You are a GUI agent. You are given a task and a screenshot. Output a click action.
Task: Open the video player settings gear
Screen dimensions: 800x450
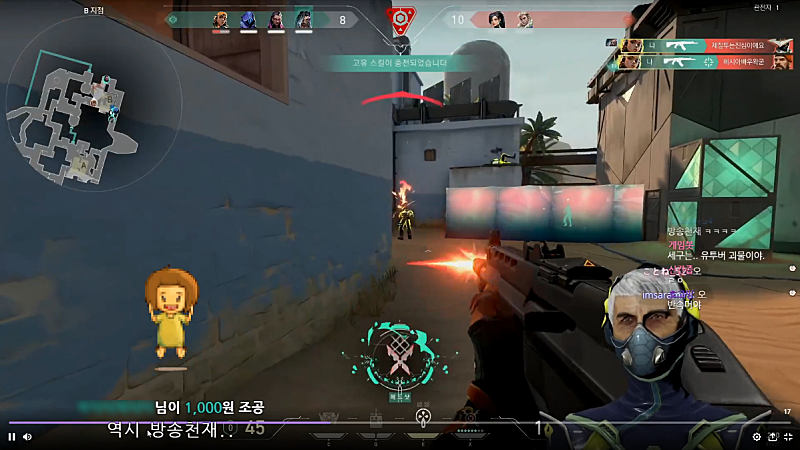[x=756, y=437]
